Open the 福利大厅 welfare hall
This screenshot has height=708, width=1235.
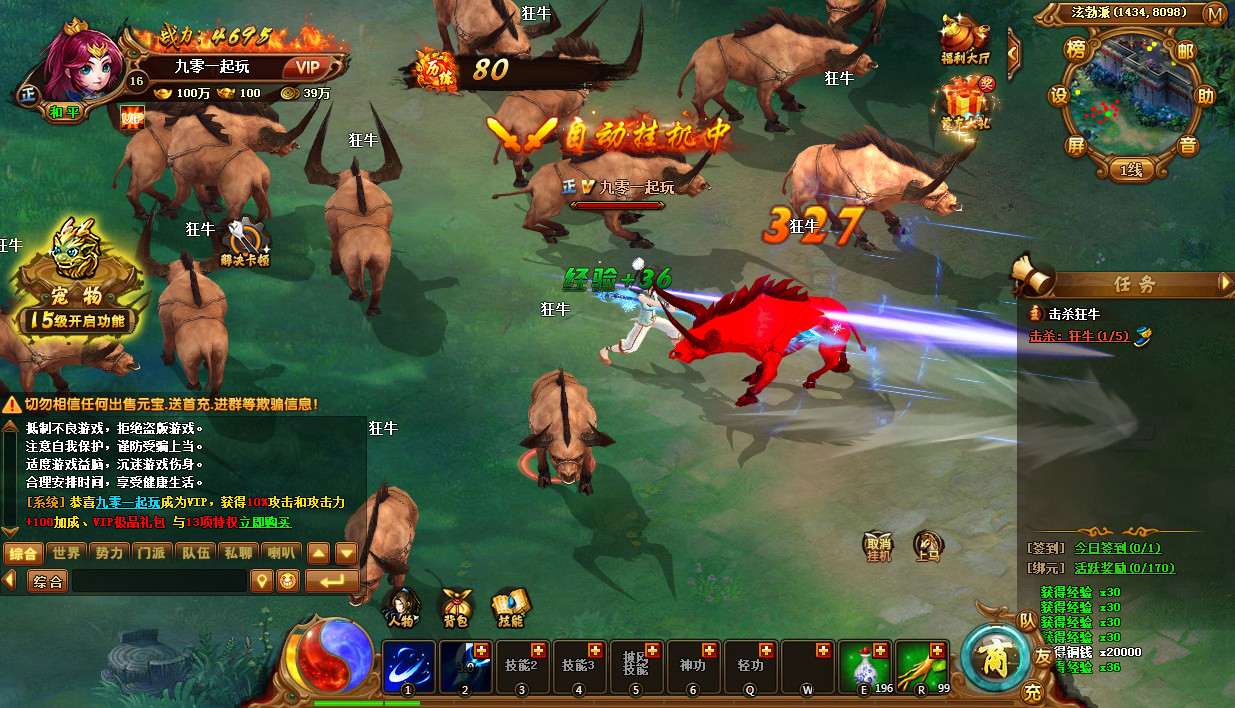(964, 38)
